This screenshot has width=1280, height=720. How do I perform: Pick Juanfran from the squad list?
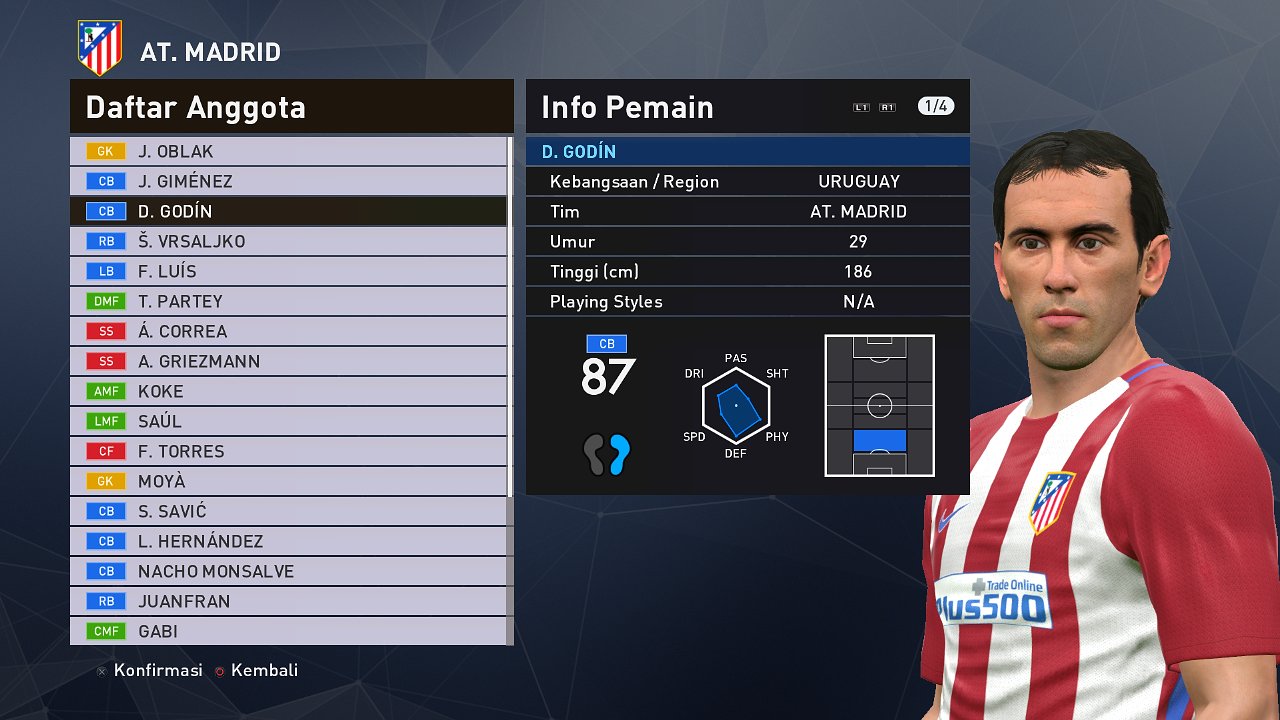tap(288, 601)
